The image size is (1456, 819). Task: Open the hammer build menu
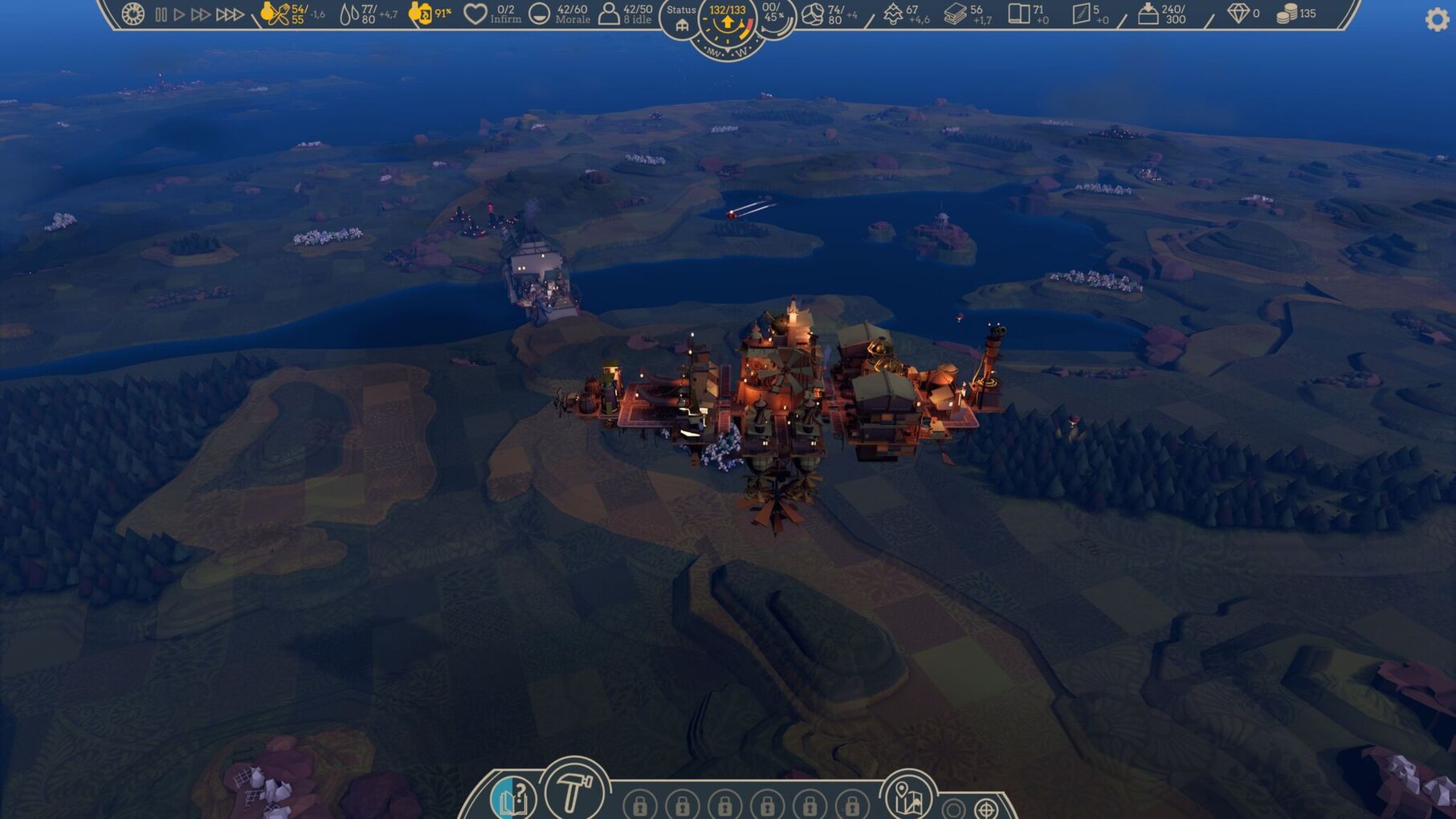coord(573,791)
